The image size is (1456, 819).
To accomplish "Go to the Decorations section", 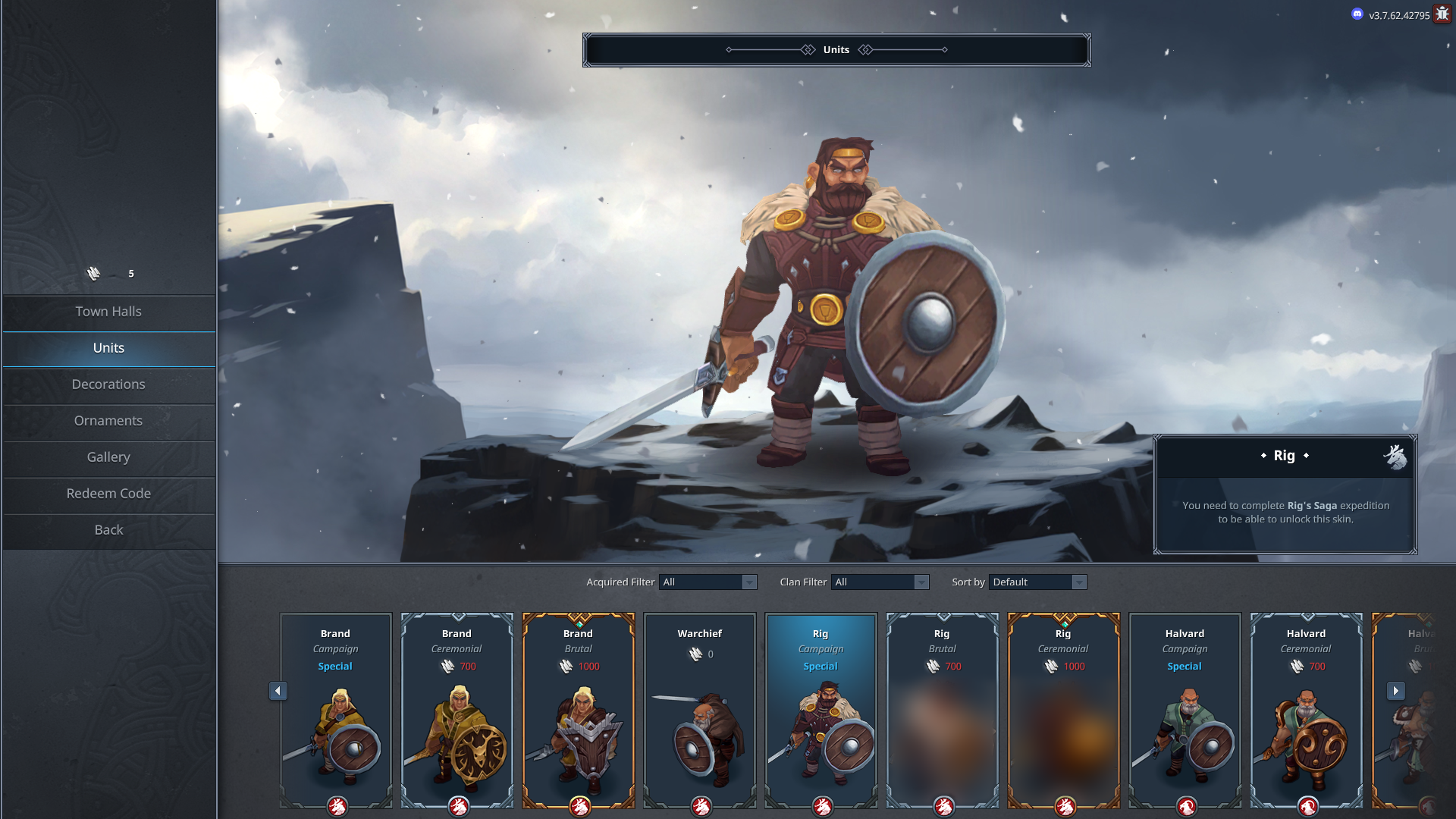I will [x=108, y=384].
